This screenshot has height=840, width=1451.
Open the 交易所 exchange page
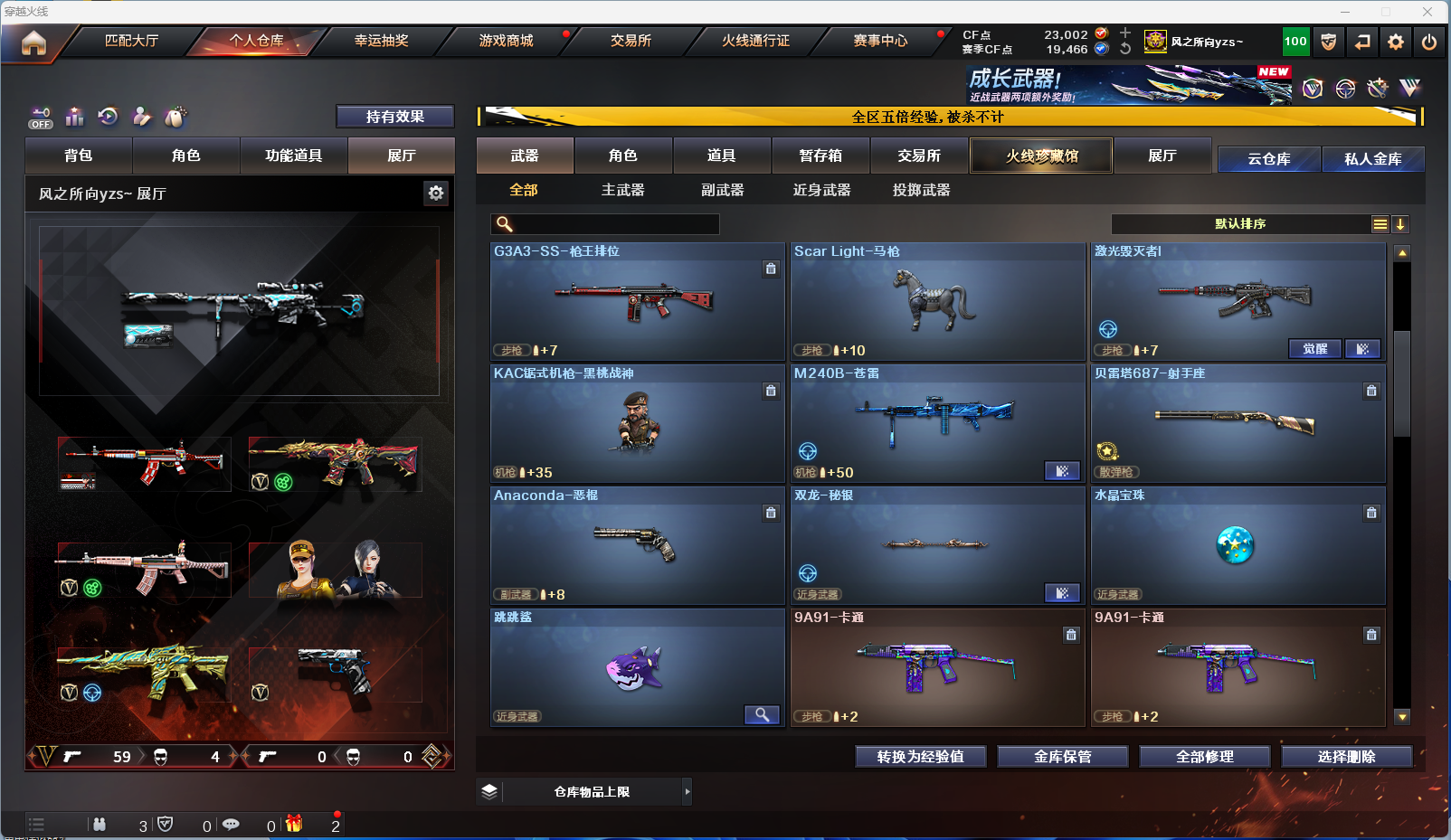click(631, 41)
